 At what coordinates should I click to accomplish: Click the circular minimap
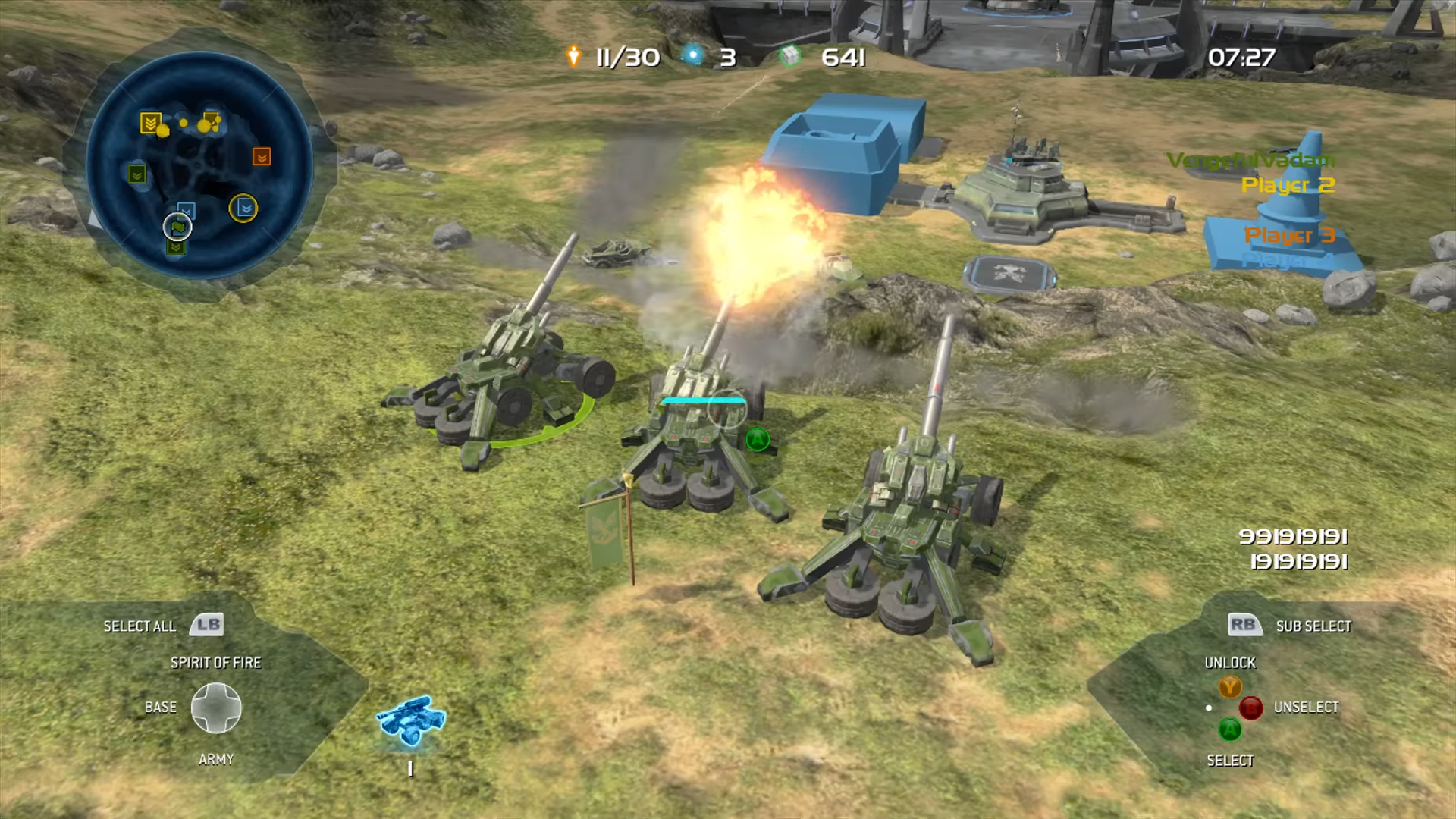pos(199,165)
